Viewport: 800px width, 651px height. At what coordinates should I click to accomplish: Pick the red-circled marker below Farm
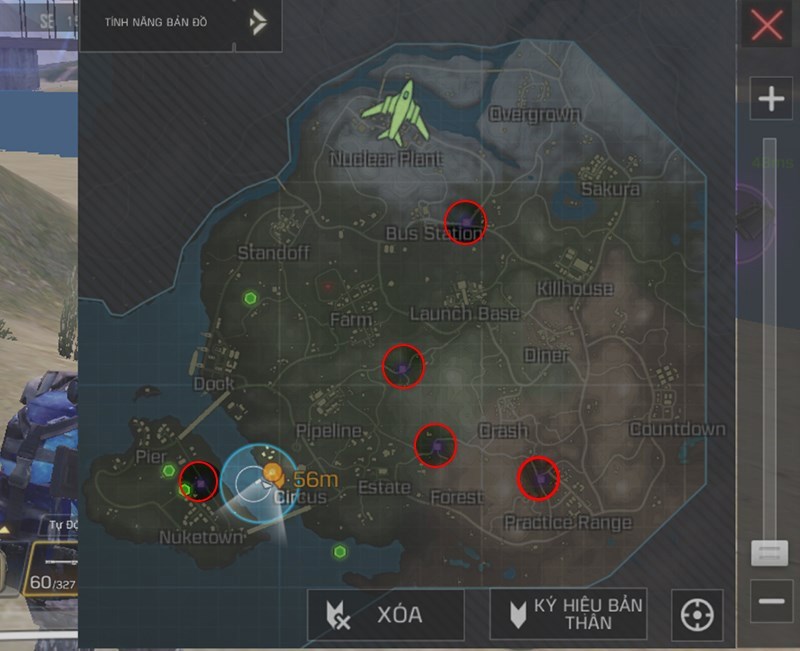pos(403,367)
